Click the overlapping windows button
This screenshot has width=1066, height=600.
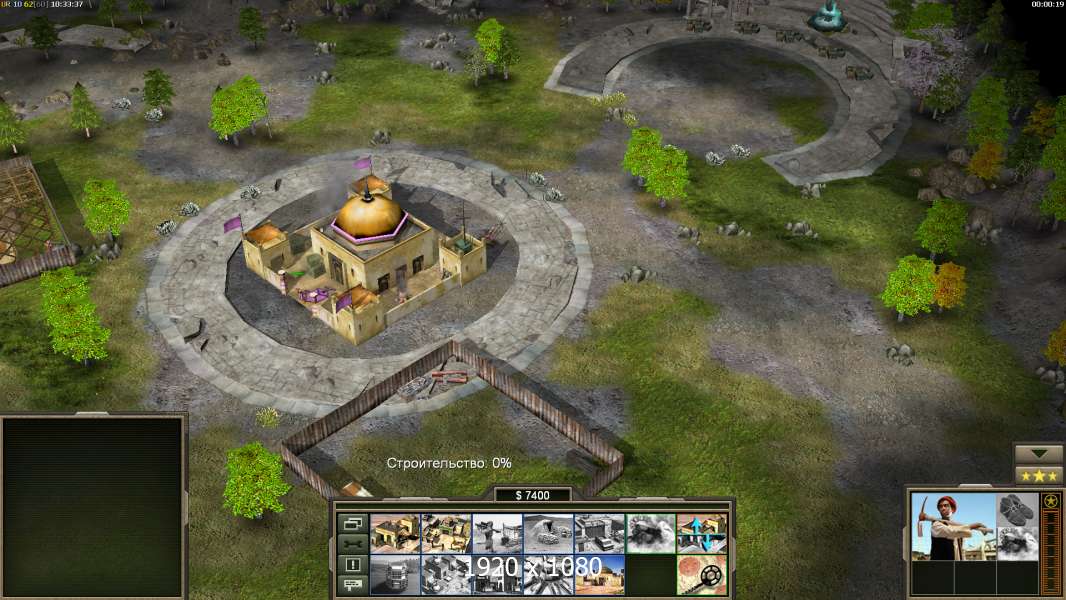[x=352, y=523]
